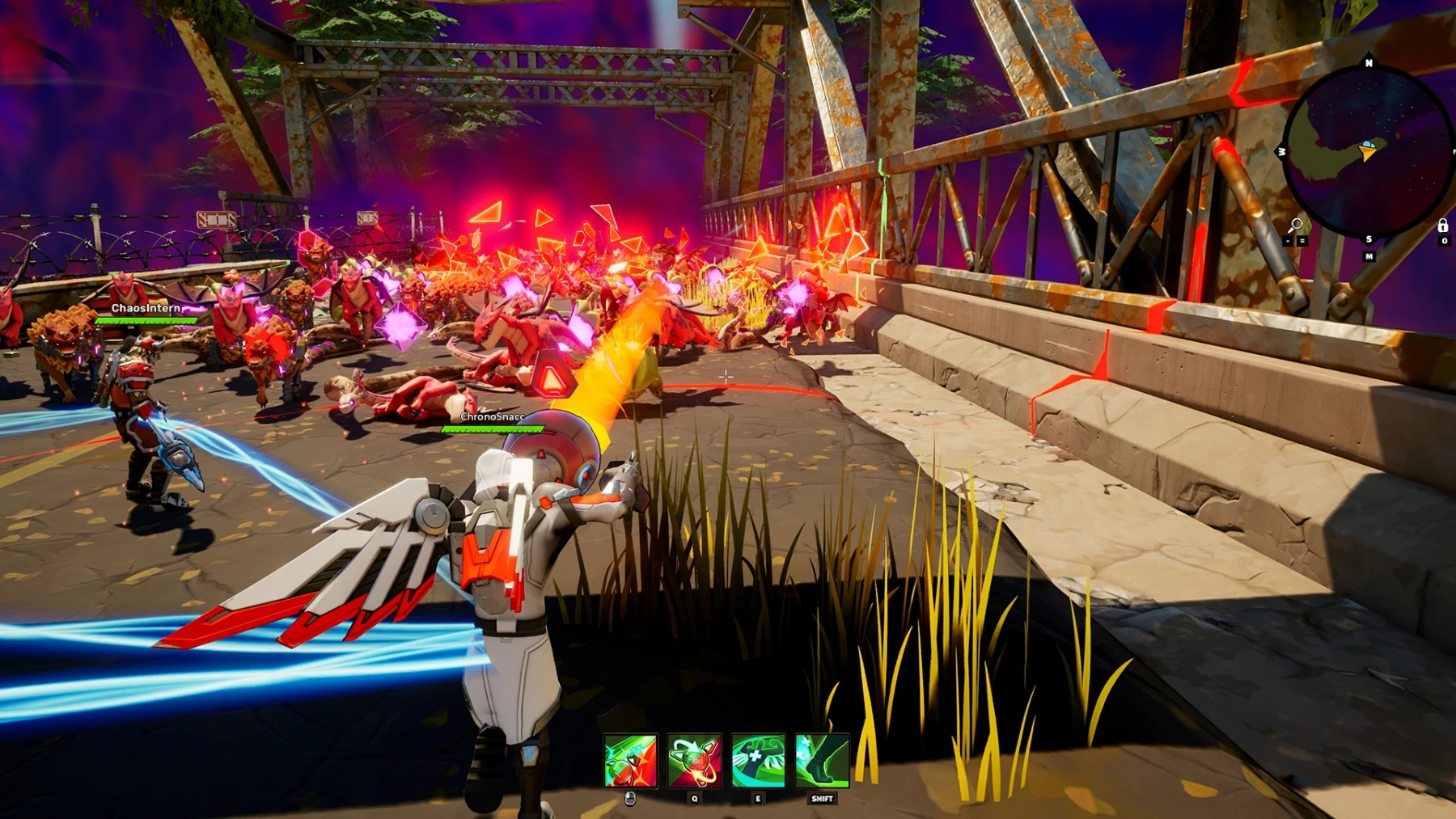
Task: Select the N compass marker on the minimap
Action: 1369,63
